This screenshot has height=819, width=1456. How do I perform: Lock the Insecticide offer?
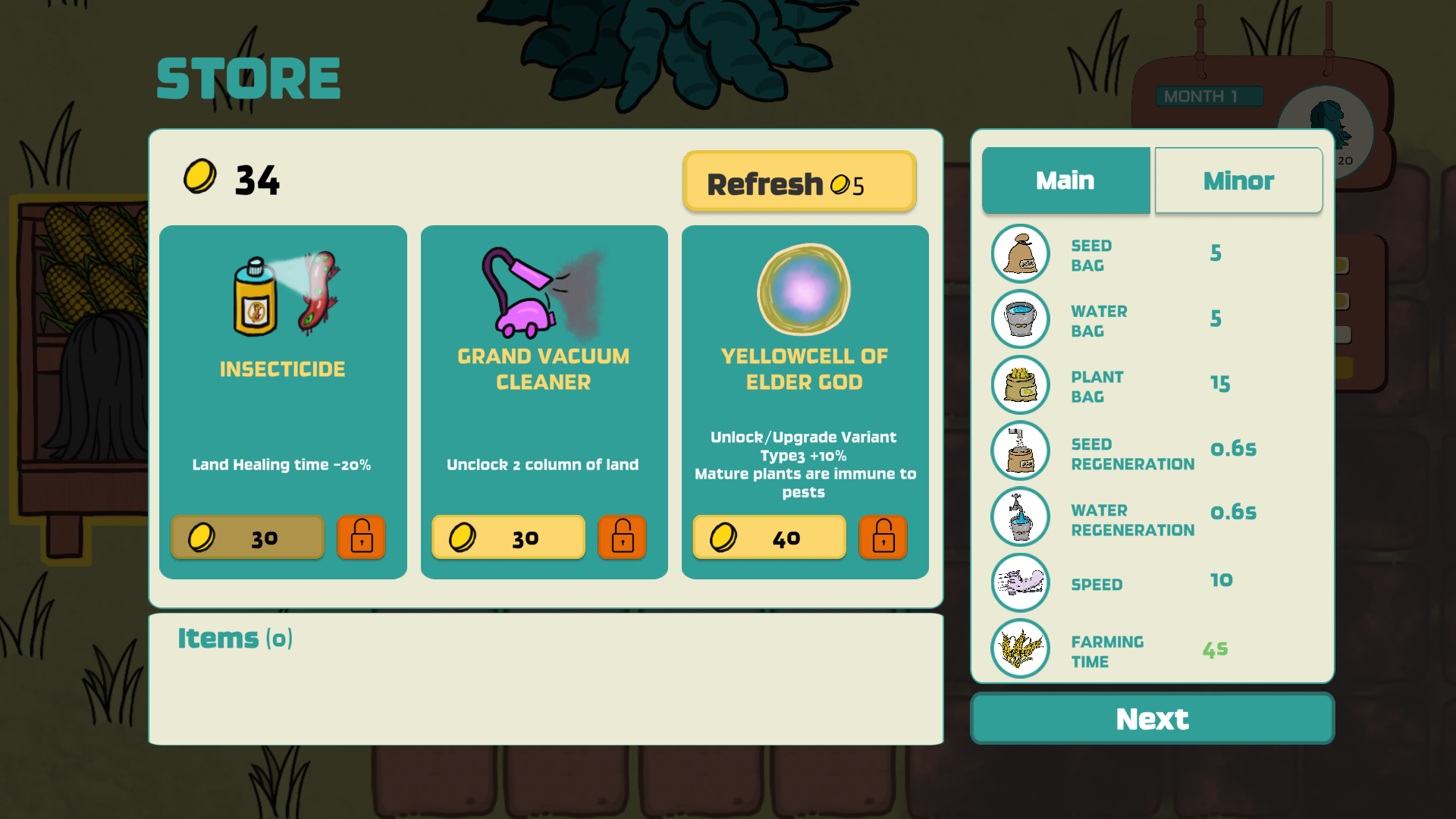pos(361,538)
